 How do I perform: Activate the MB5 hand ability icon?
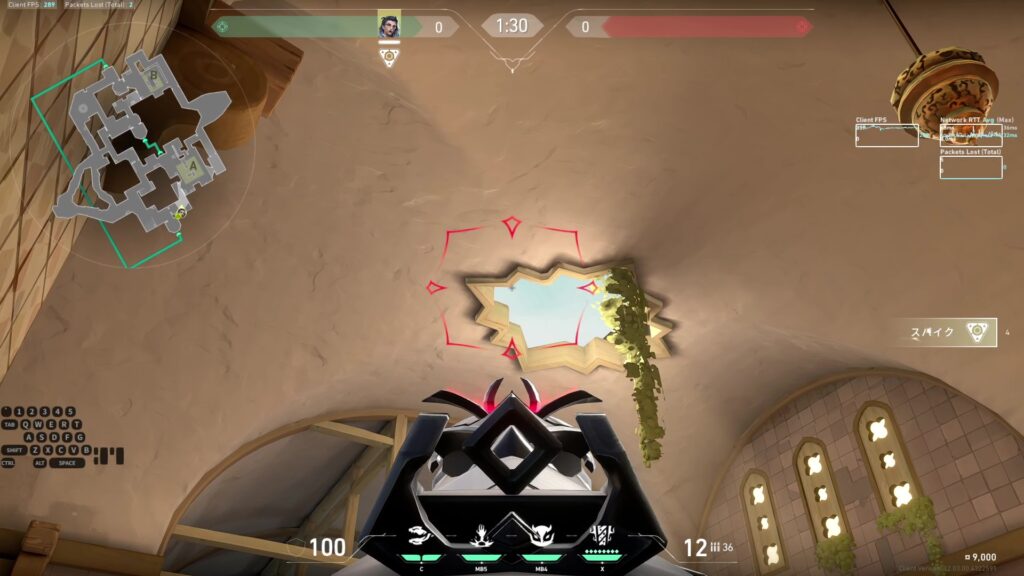point(480,535)
